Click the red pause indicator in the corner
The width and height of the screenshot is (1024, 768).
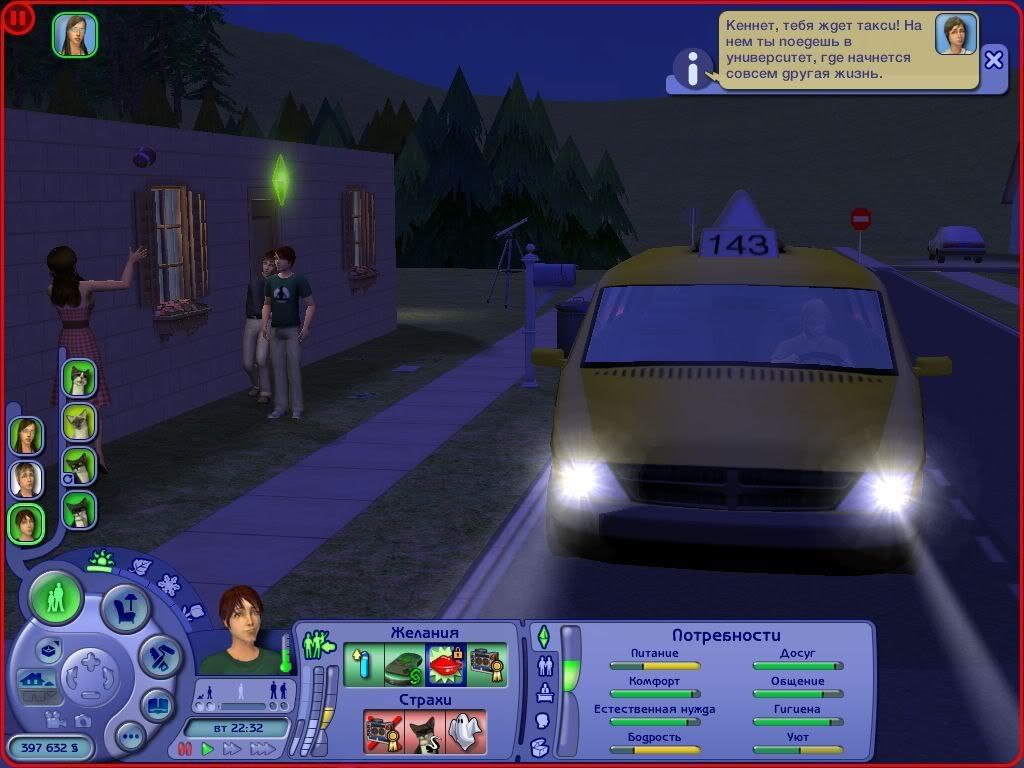pyautogui.click(x=18, y=17)
